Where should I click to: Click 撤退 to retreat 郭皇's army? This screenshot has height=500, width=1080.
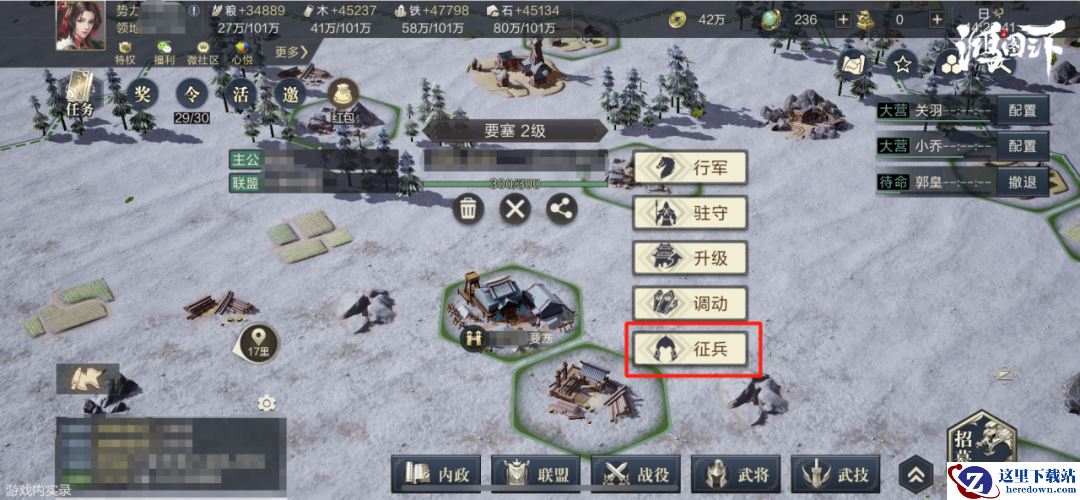[x=1022, y=182]
